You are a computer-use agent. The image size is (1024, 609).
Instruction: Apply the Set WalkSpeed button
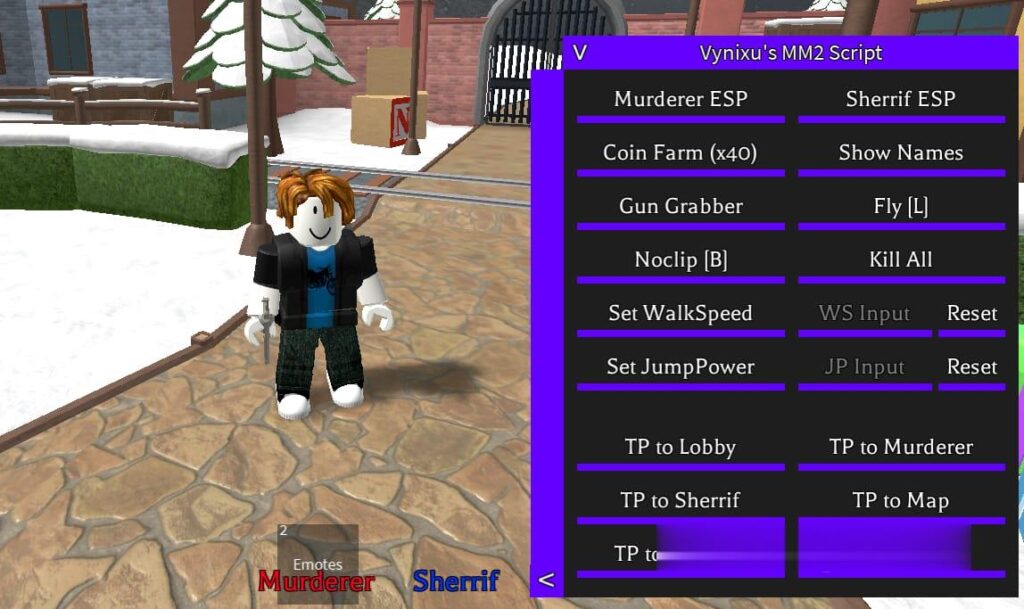(x=680, y=314)
